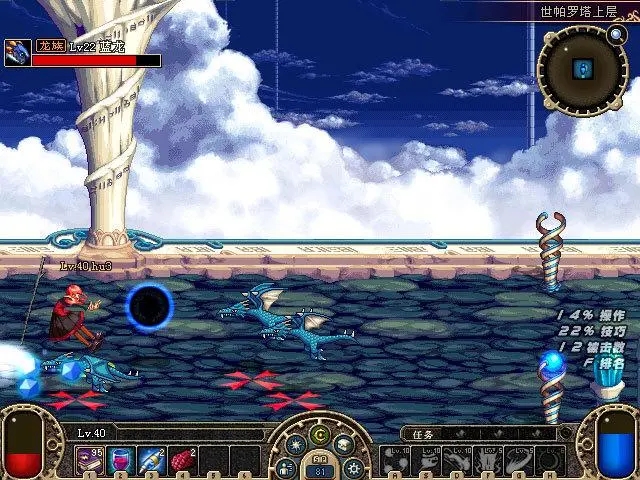Drink the red potion in the hotbar
The width and height of the screenshot is (640, 480).
(x=121, y=460)
